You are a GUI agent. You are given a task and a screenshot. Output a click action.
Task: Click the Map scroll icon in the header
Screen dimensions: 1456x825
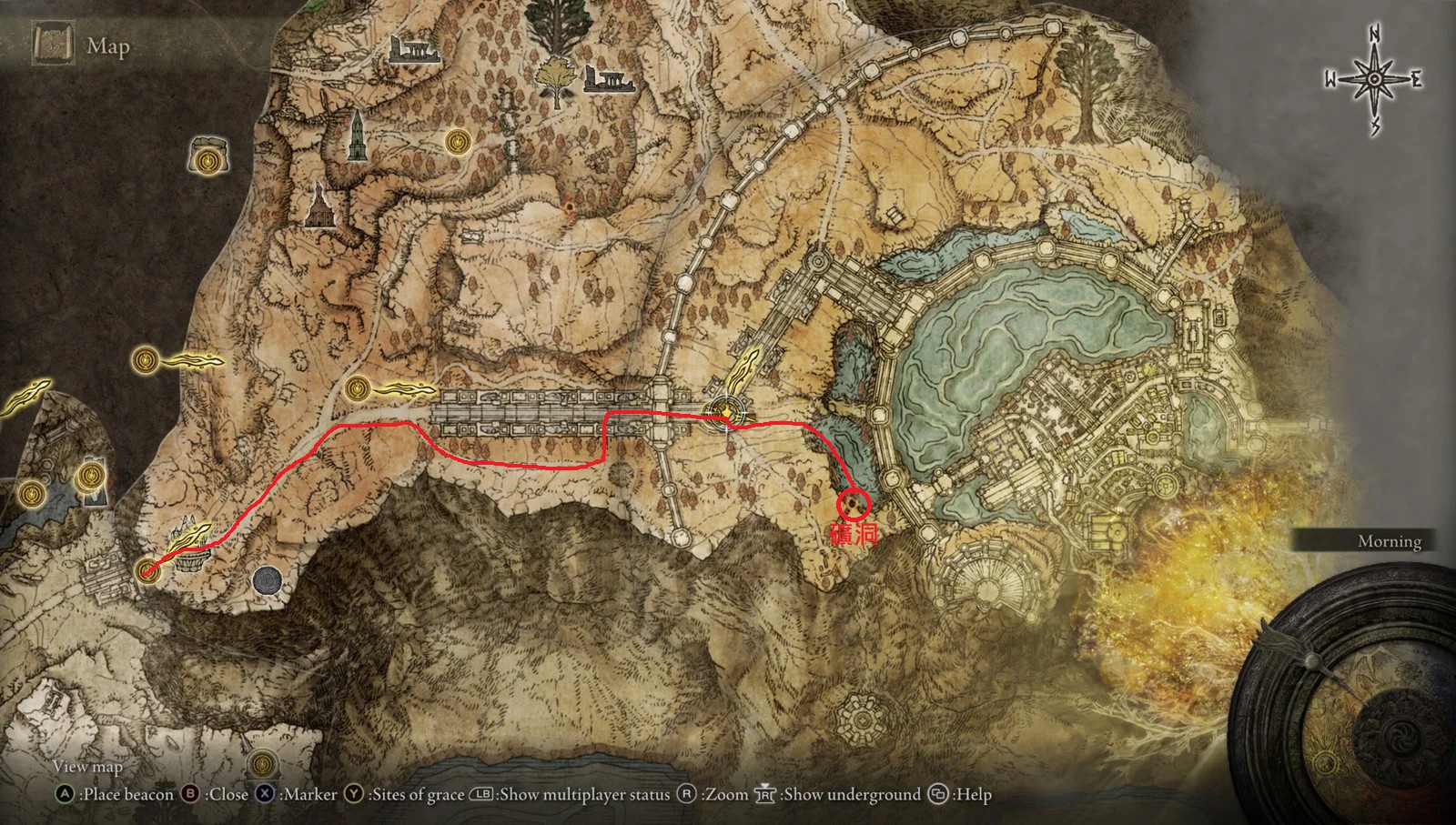54,45
